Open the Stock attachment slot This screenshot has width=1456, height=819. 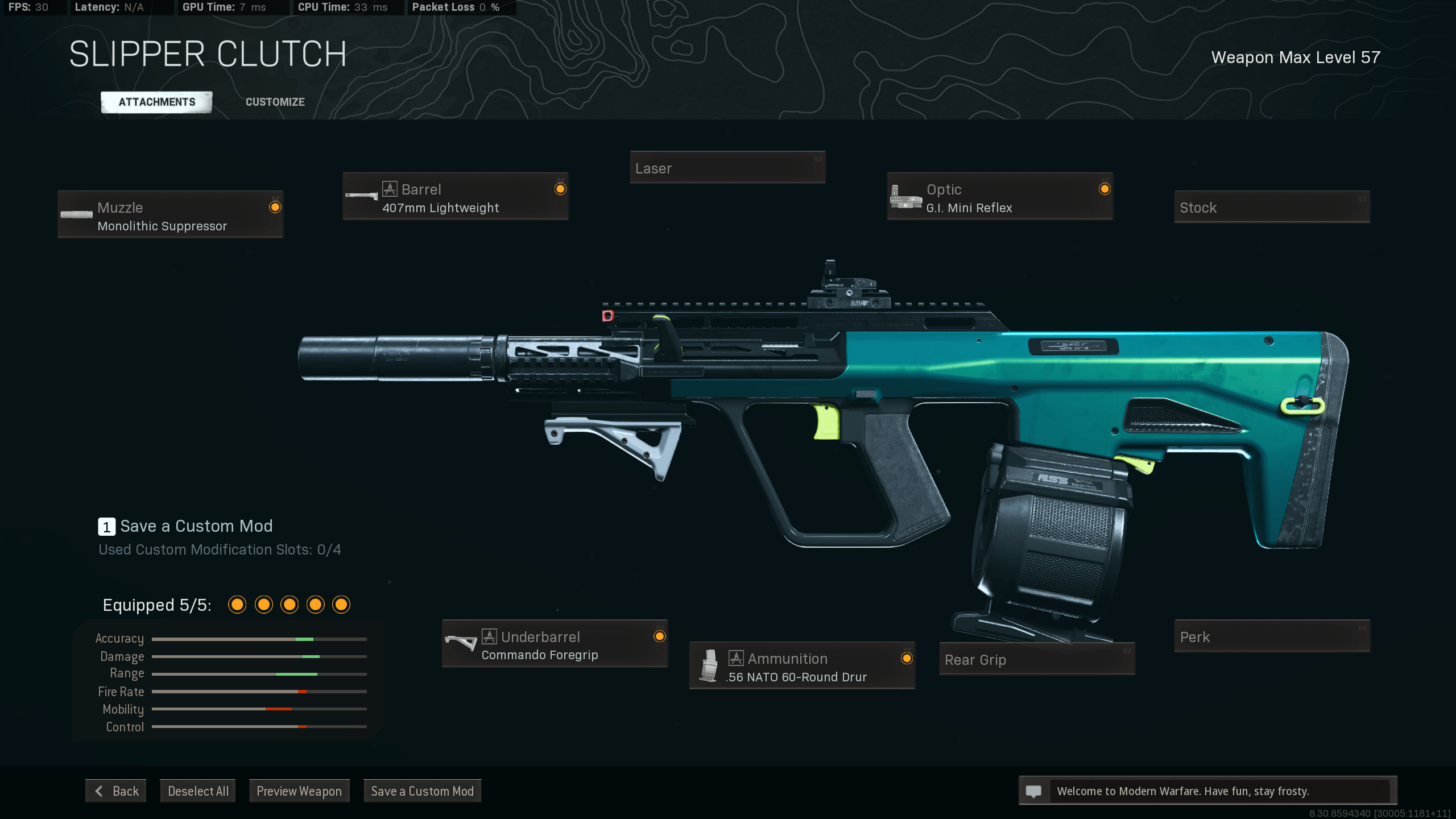pyautogui.click(x=1272, y=207)
